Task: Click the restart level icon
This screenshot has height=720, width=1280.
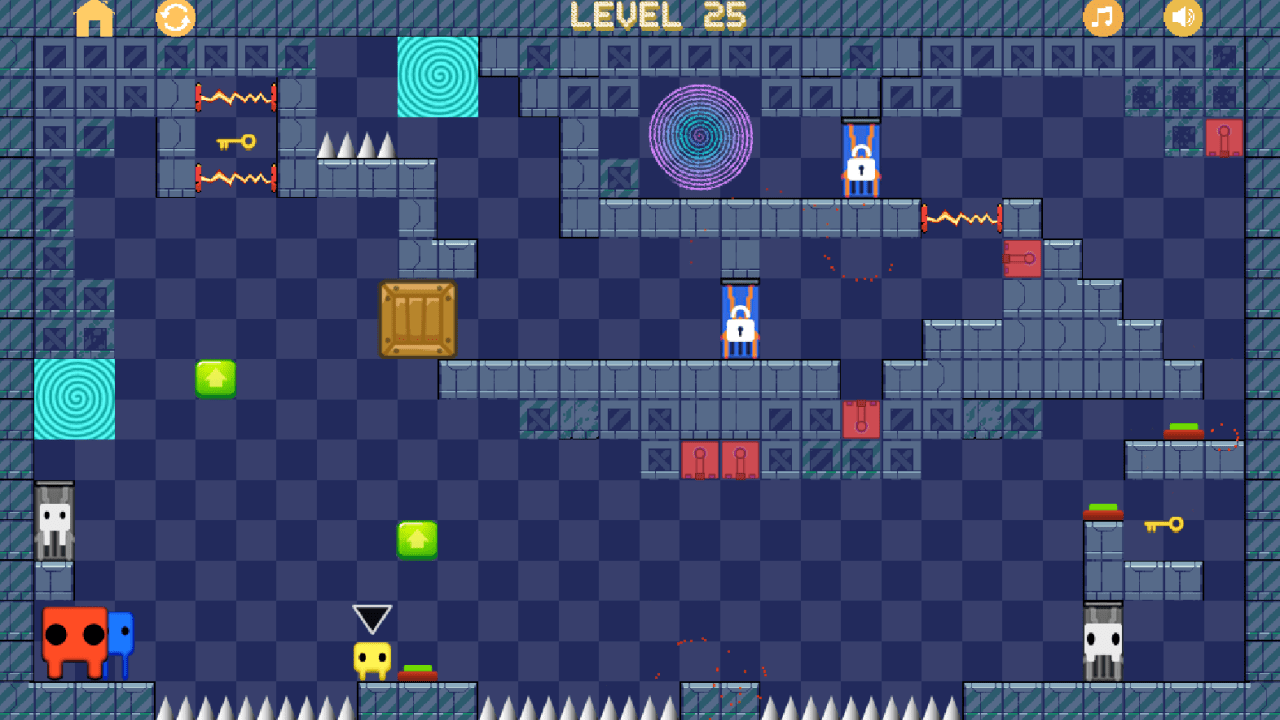Action: (x=176, y=18)
